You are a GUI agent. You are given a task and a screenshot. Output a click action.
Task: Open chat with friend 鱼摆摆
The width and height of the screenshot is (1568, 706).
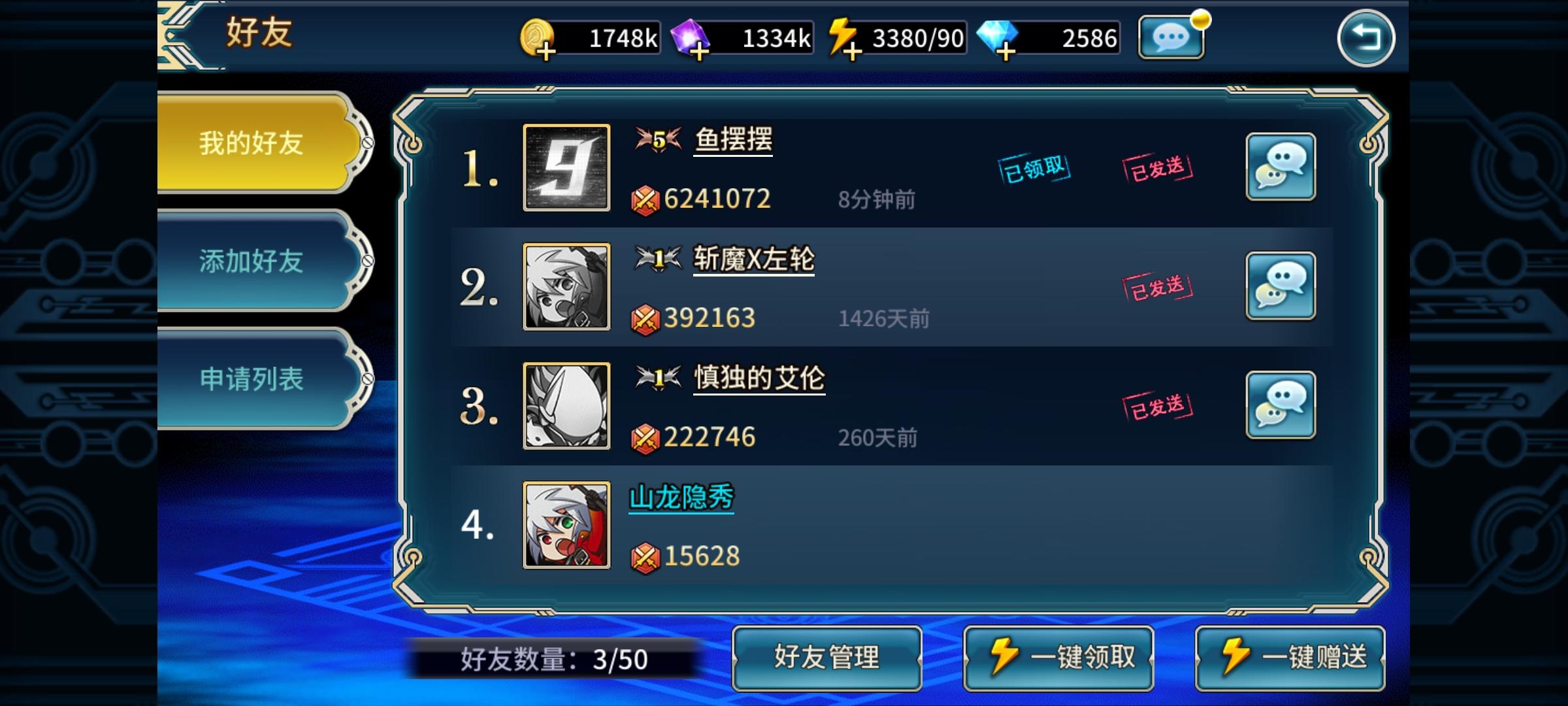click(1281, 167)
